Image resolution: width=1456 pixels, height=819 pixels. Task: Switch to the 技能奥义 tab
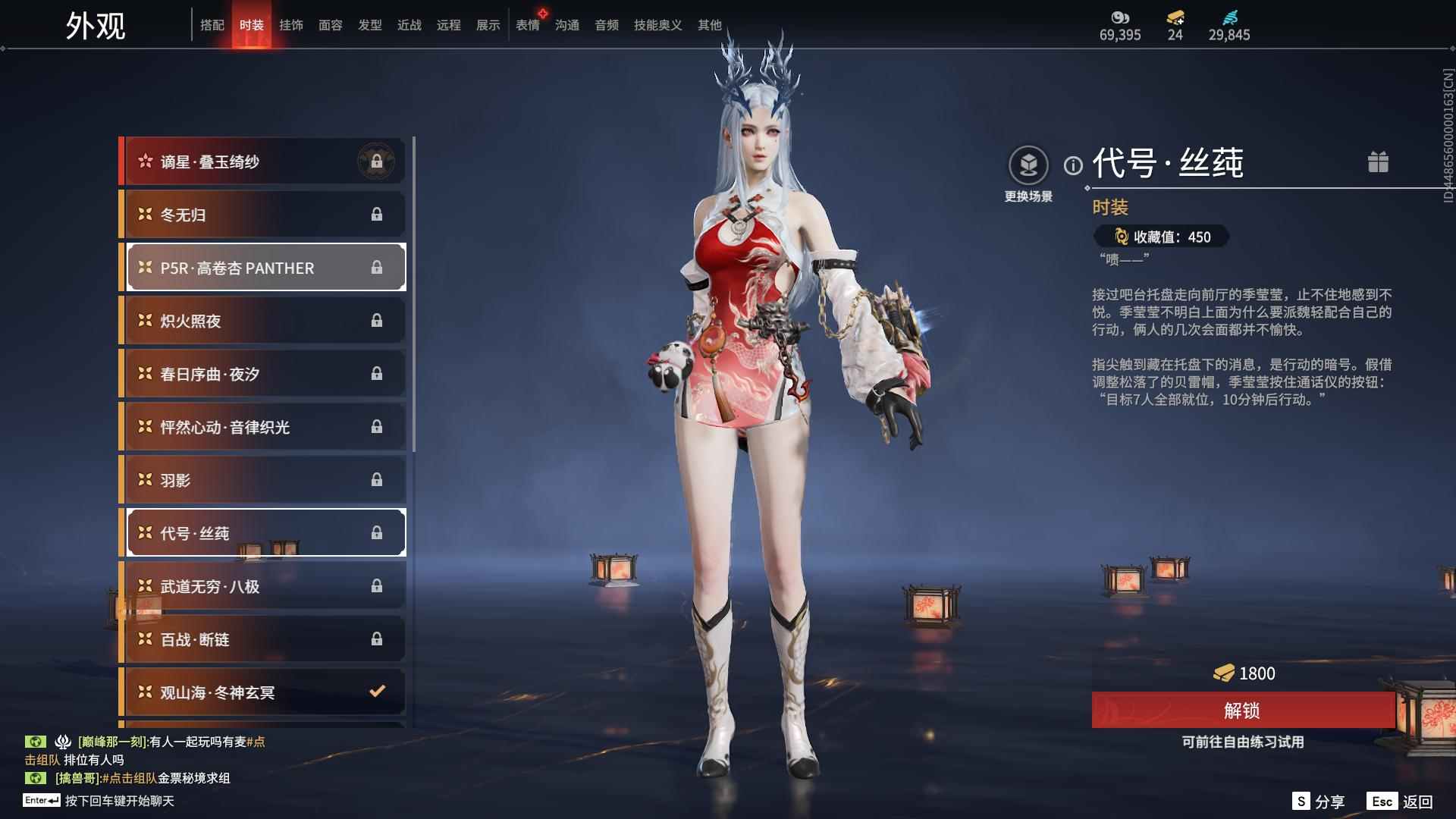(x=657, y=24)
